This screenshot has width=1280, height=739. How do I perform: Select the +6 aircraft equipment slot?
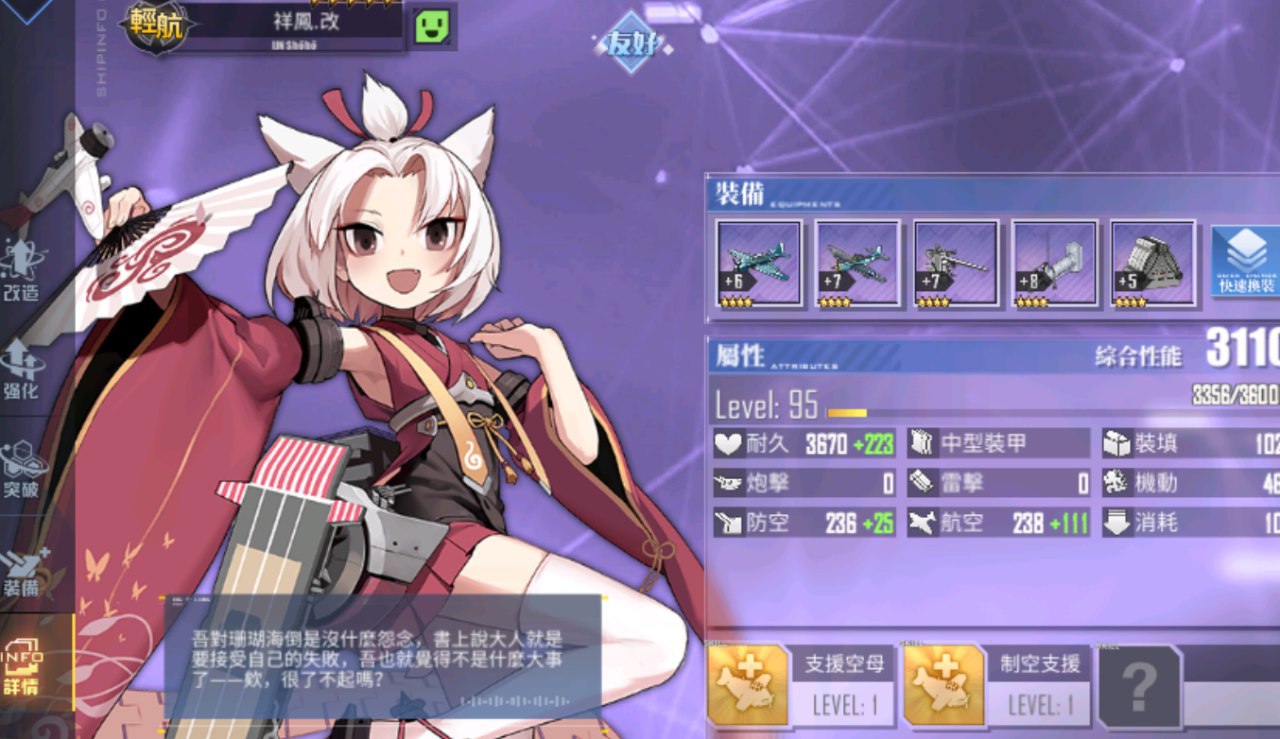(x=759, y=263)
